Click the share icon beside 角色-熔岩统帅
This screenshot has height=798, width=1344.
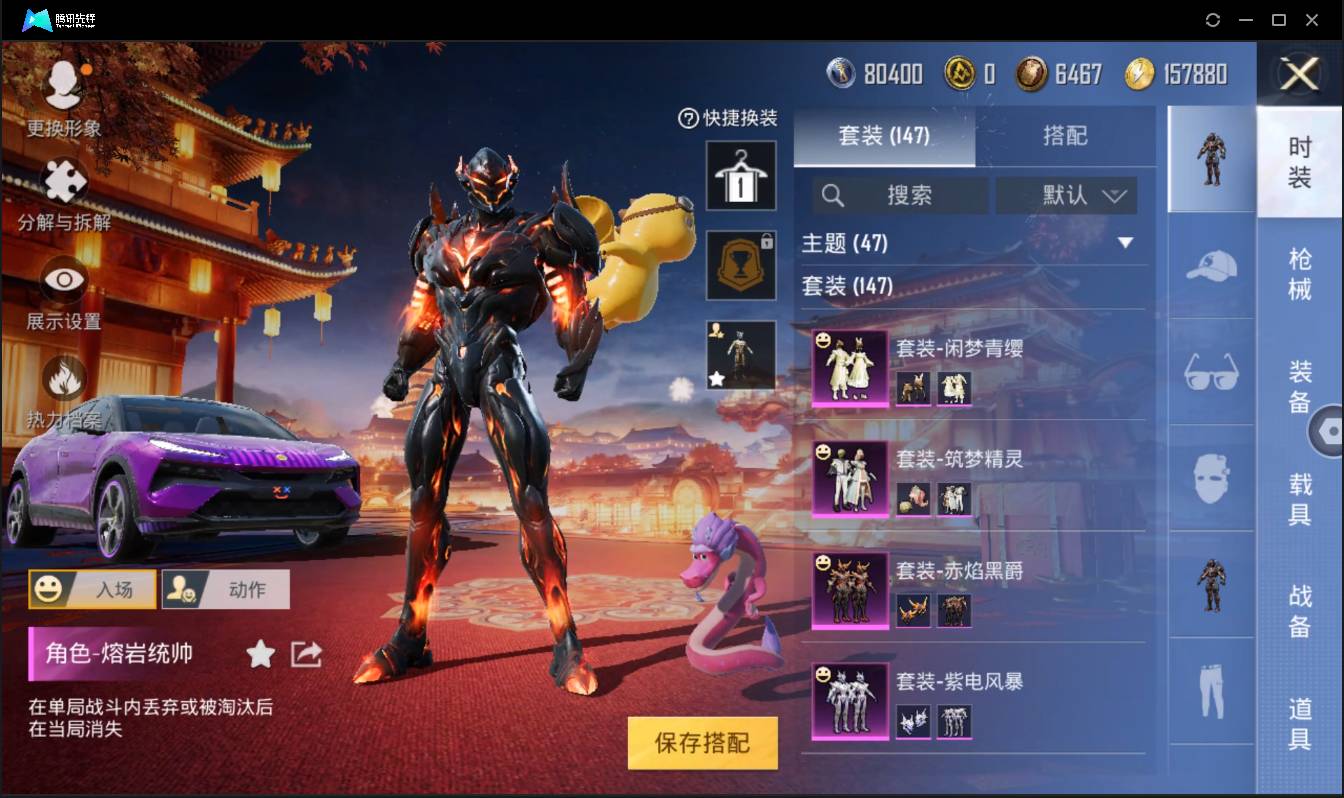306,655
